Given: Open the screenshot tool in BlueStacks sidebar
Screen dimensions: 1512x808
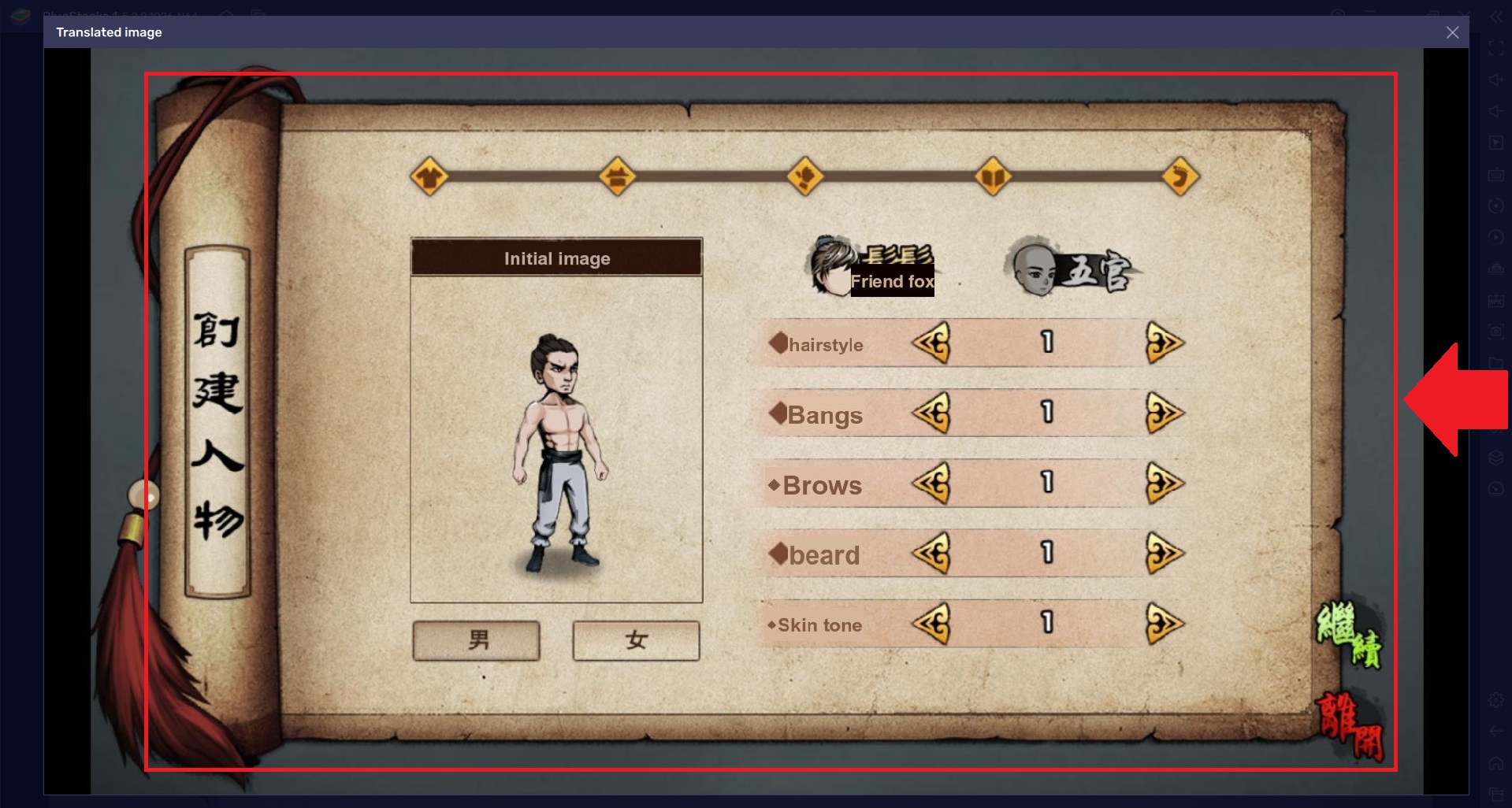Looking at the screenshot, I should click(x=1495, y=332).
